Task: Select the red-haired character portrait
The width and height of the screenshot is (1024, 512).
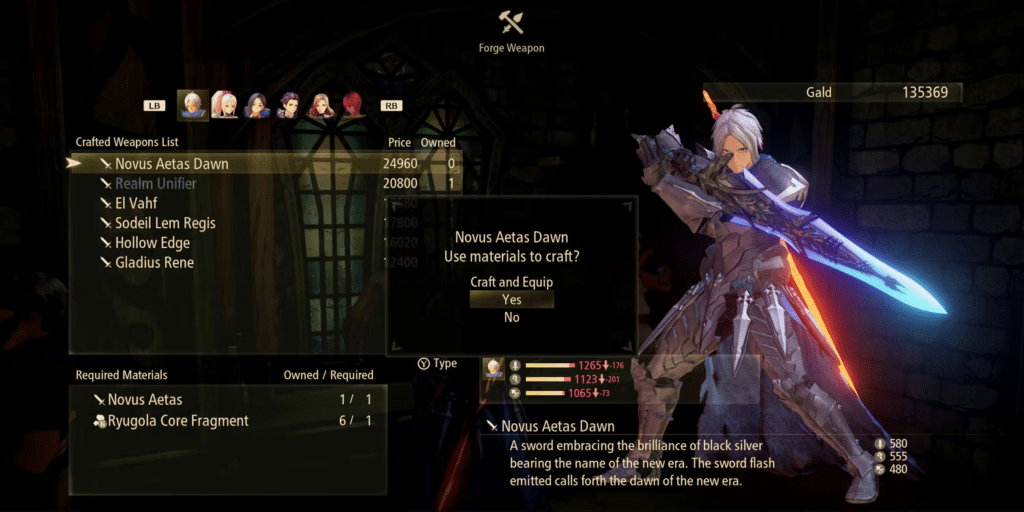Action: coord(353,104)
